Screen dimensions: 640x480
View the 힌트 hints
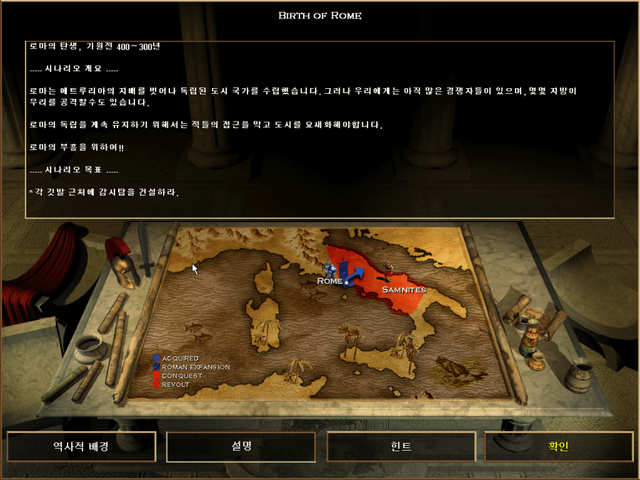(x=400, y=447)
